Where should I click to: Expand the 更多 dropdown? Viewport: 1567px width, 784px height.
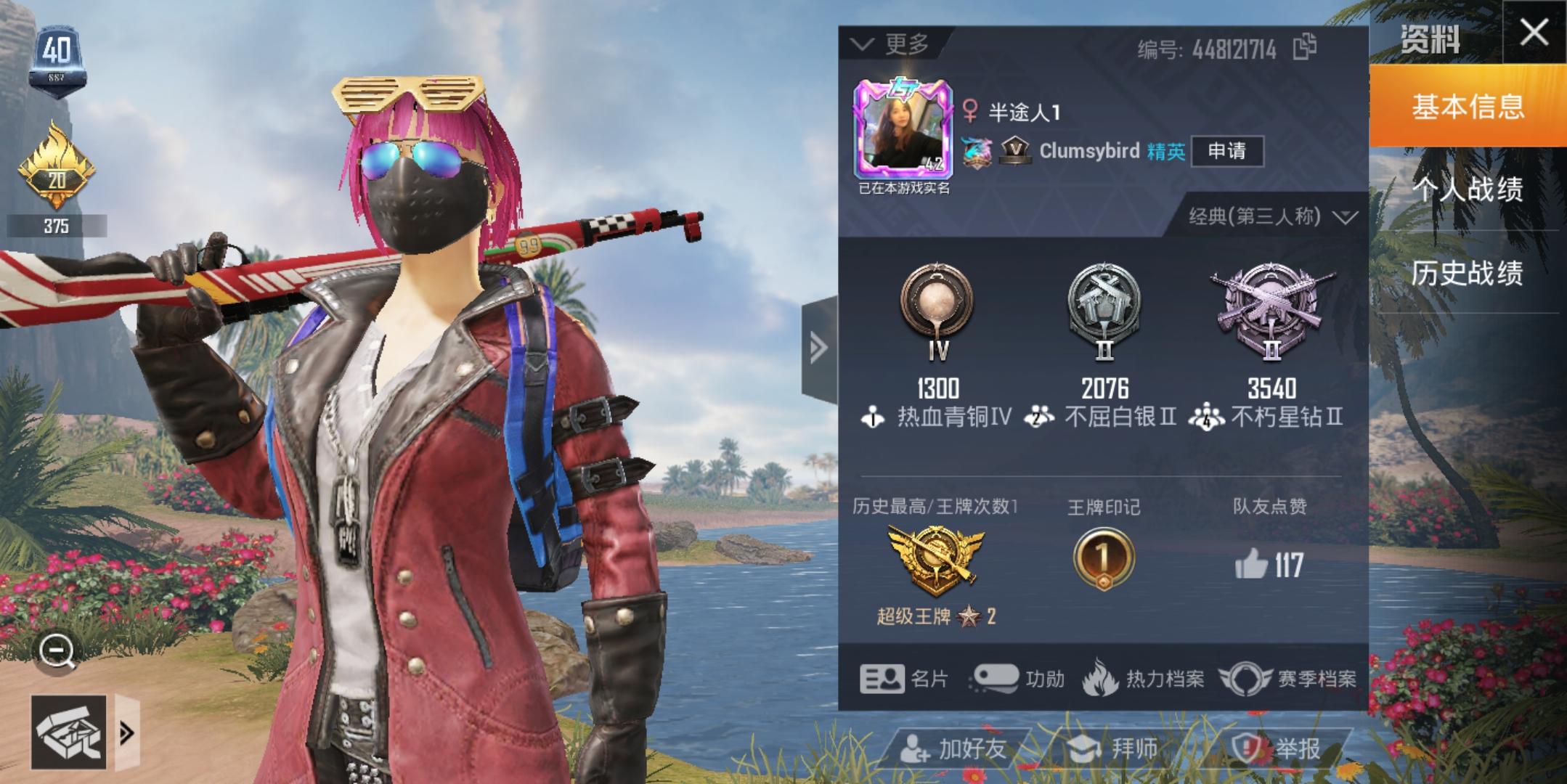892,44
